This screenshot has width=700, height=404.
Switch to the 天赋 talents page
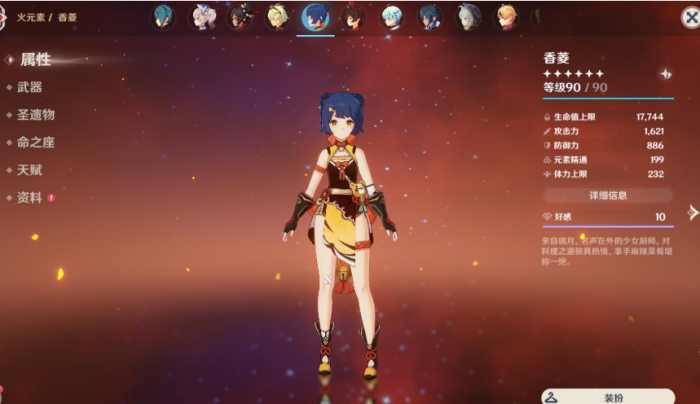[30, 170]
